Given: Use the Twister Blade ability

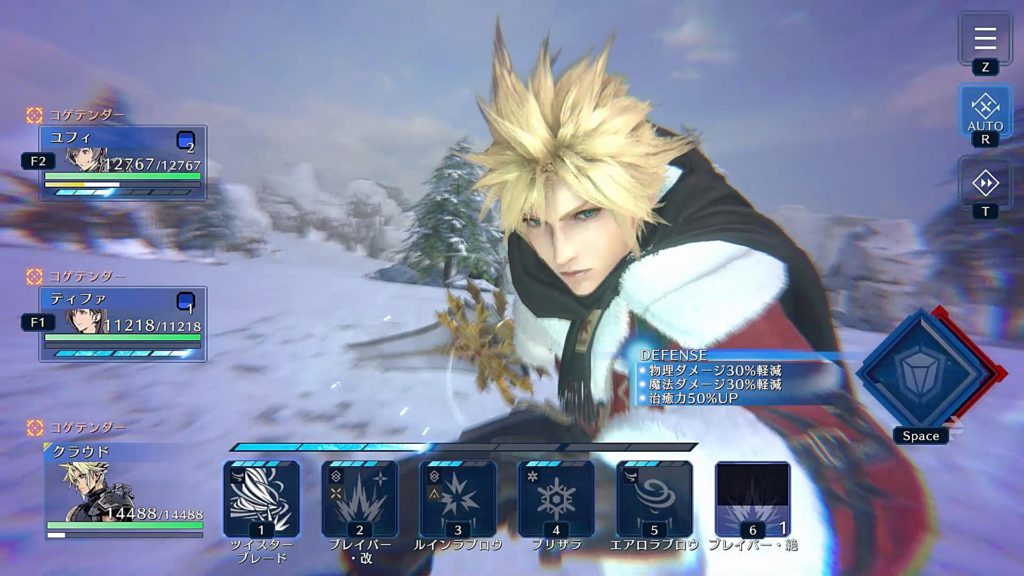Looking at the screenshot, I should (261, 498).
